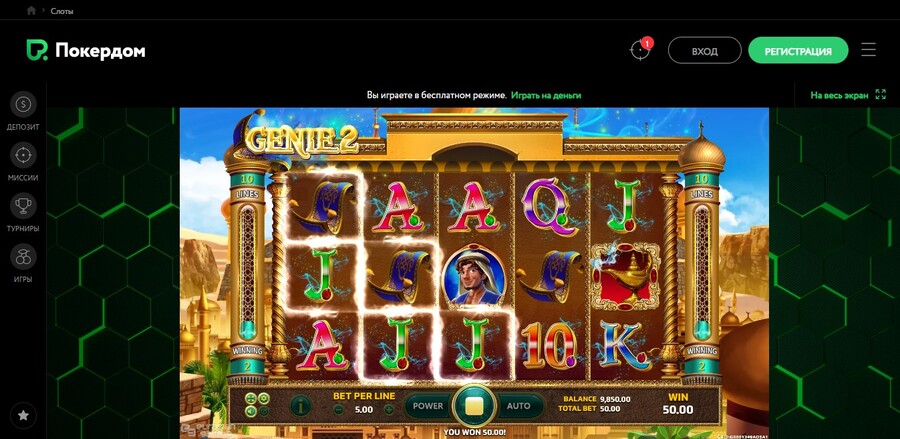Image resolution: width=900 pixels, height=439 pixels.
Task: Follow the Играть на деньги link
Action: coord(546,95)
